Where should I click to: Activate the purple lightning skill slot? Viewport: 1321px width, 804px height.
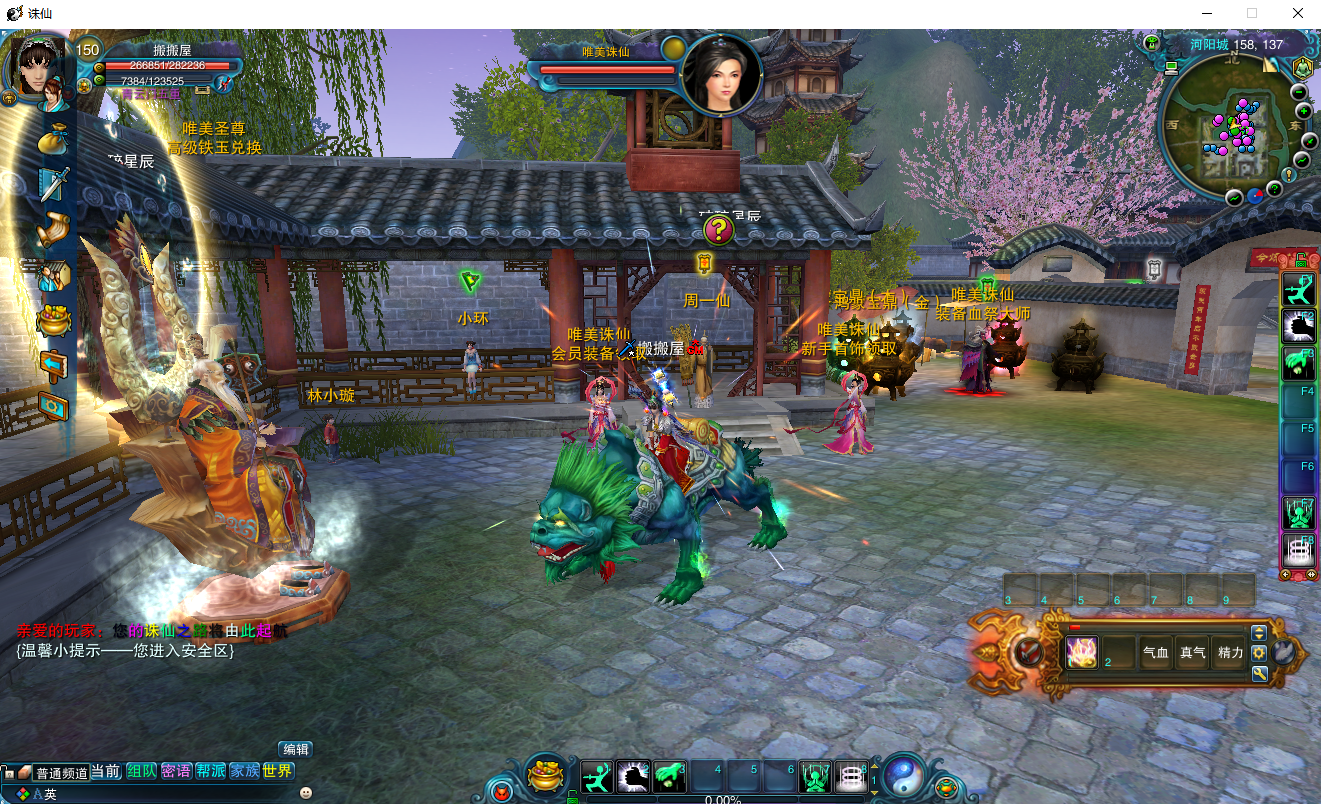tap(1082, 652)
